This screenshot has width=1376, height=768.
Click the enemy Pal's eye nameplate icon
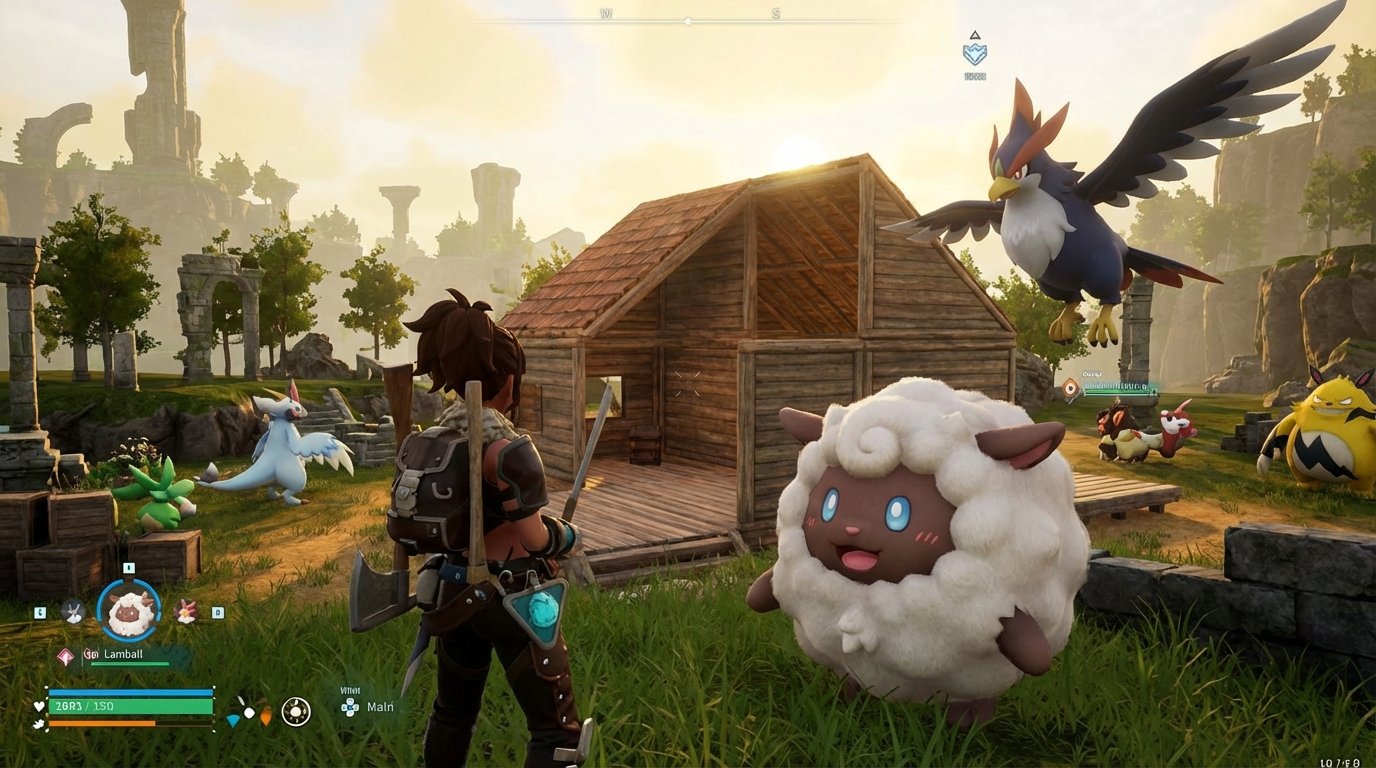[x=1070, y=387]
